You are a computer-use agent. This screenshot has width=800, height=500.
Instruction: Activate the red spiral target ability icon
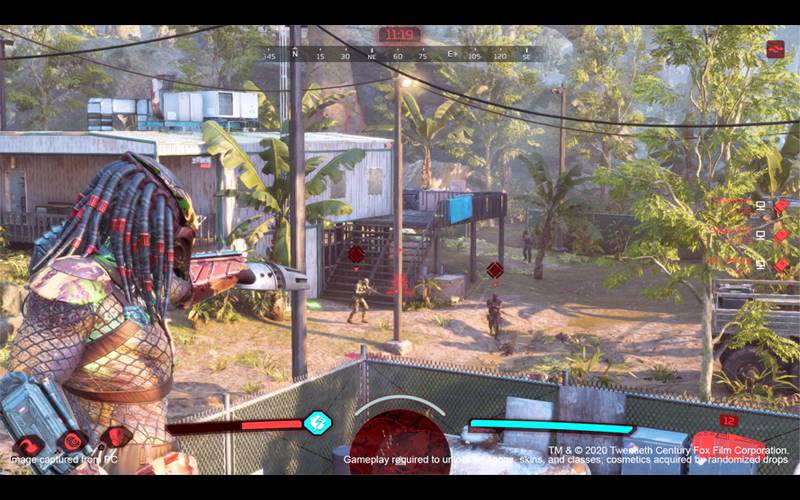click(74, 442)
